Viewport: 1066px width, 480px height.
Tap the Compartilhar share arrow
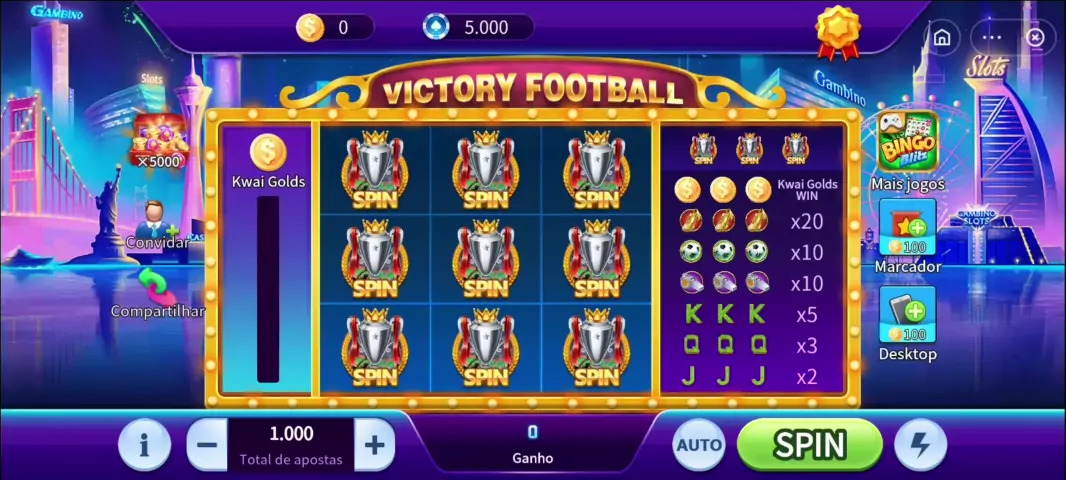(155, 286)
